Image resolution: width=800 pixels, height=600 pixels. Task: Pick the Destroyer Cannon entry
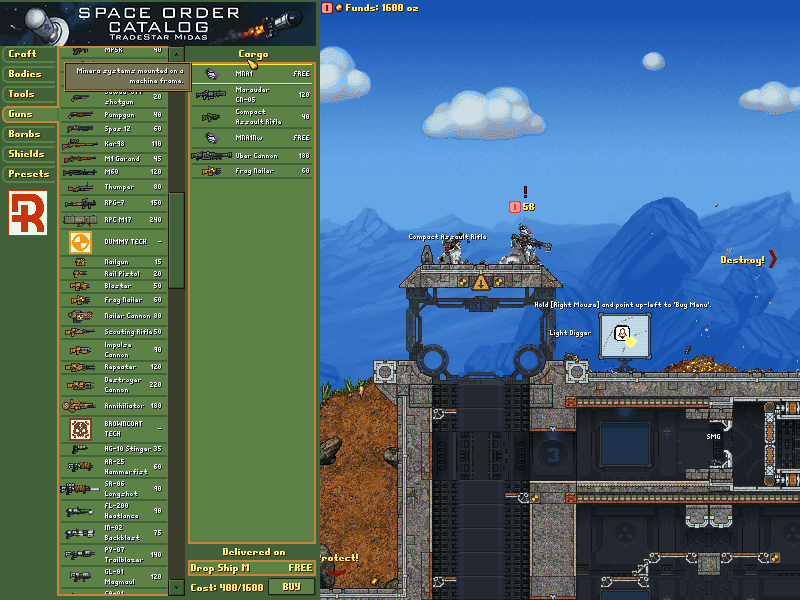(115, 384)
